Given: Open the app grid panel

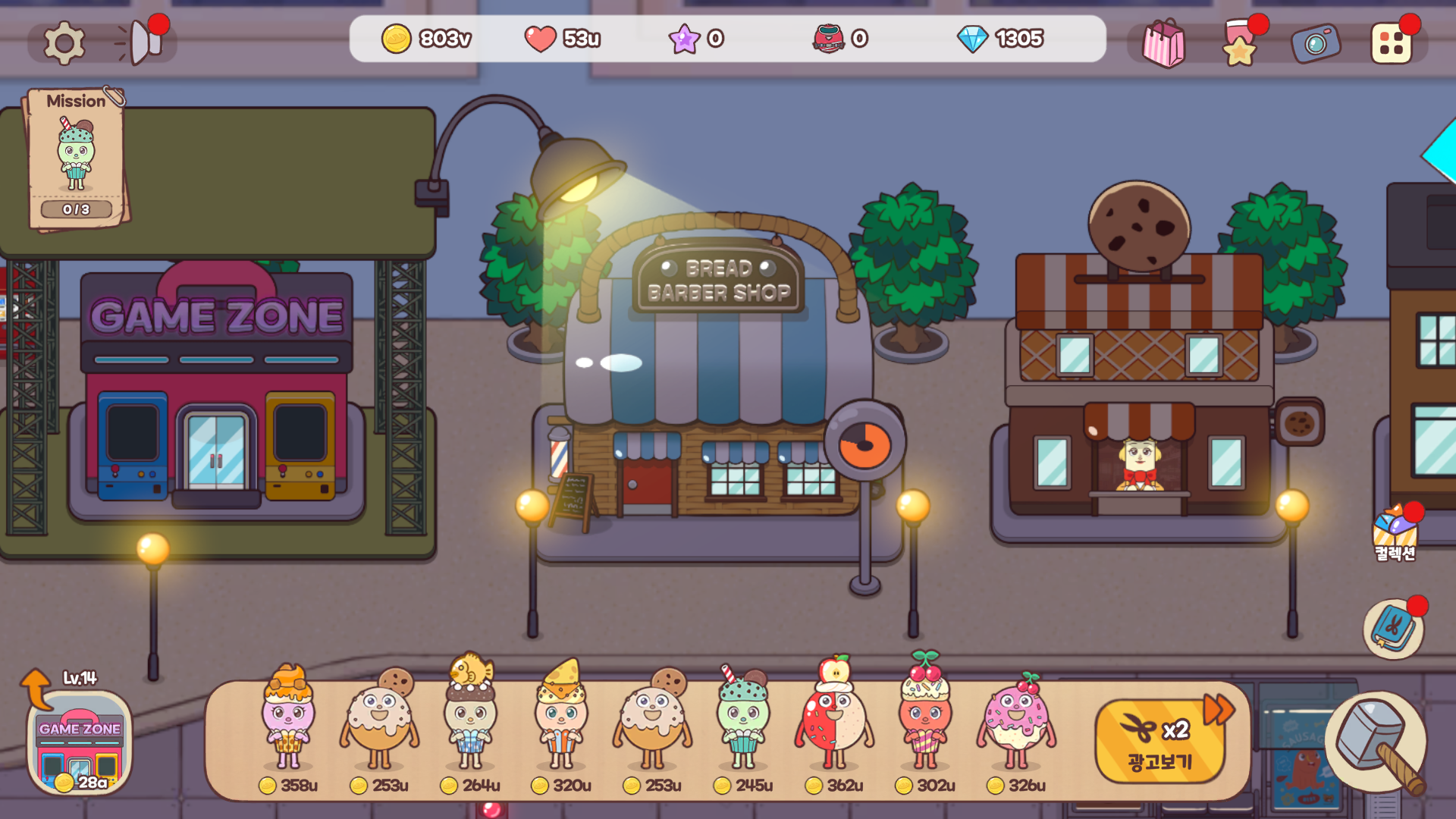Looking at the screenshot, I should pyautogui.click(x=1392, y=42).
